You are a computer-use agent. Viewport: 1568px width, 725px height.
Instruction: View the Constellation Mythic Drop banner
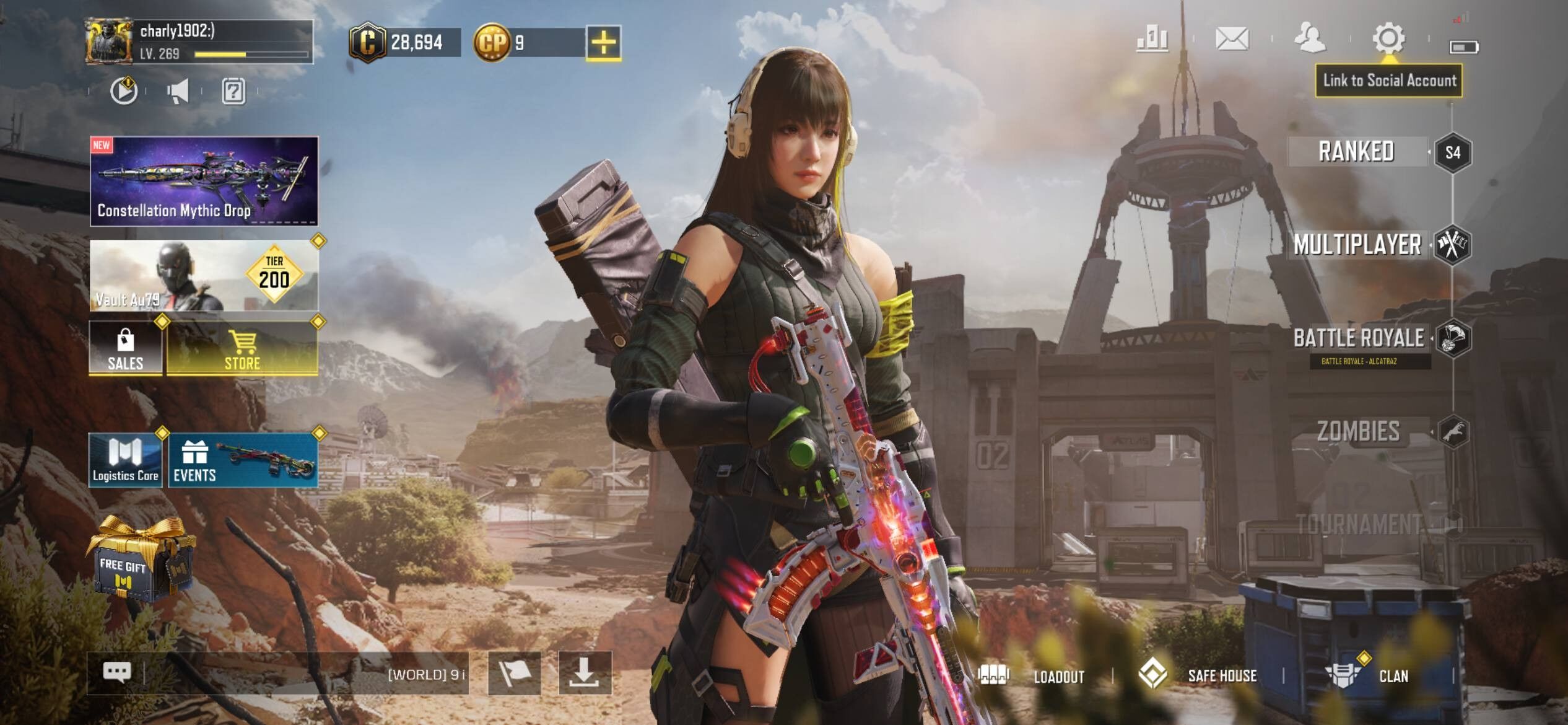tap(204, 180)
